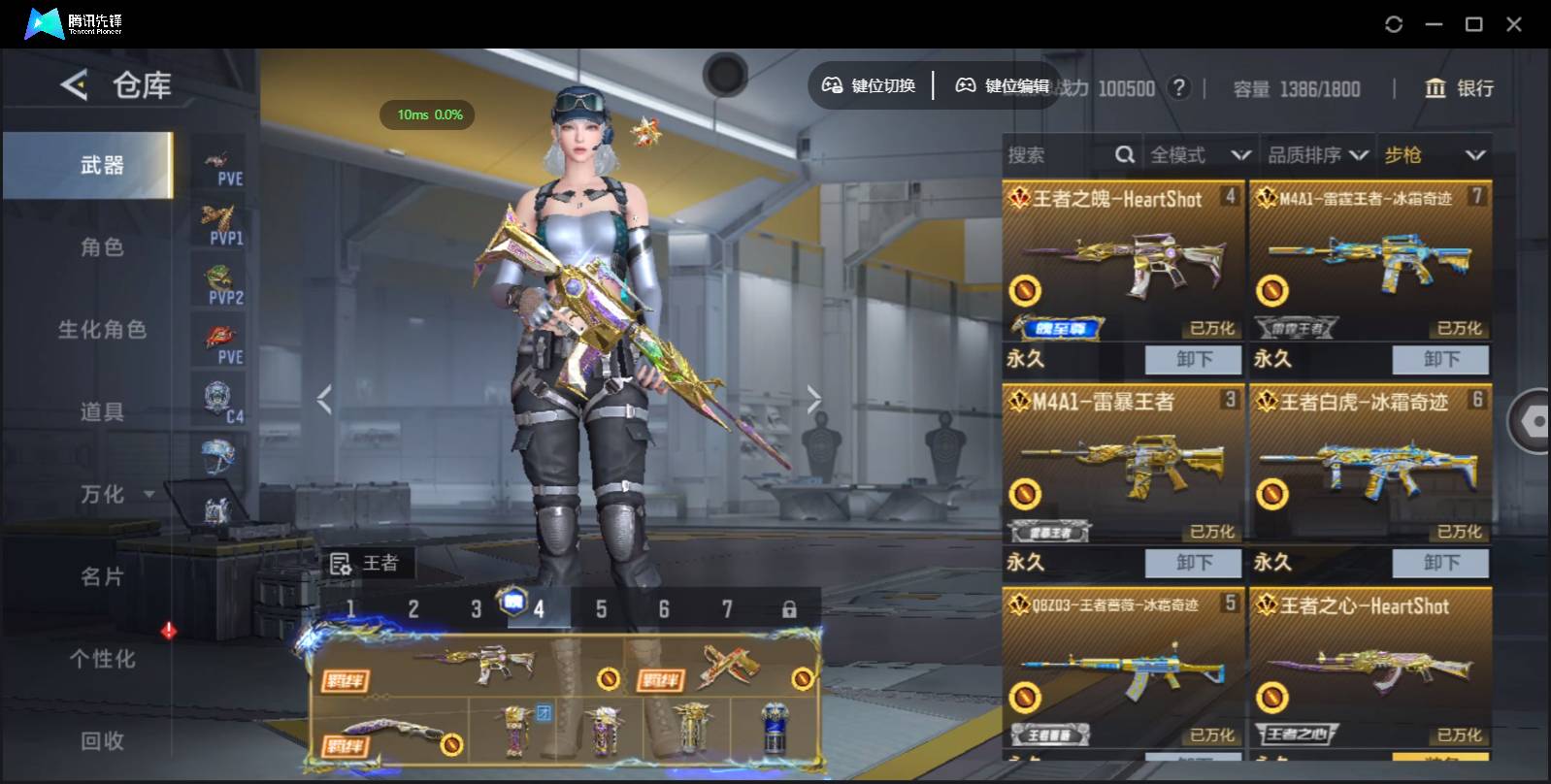This screenshot has width=1551, height=784.
Task: Select the 武器 weapons category
Action: [x=101, y=166]
